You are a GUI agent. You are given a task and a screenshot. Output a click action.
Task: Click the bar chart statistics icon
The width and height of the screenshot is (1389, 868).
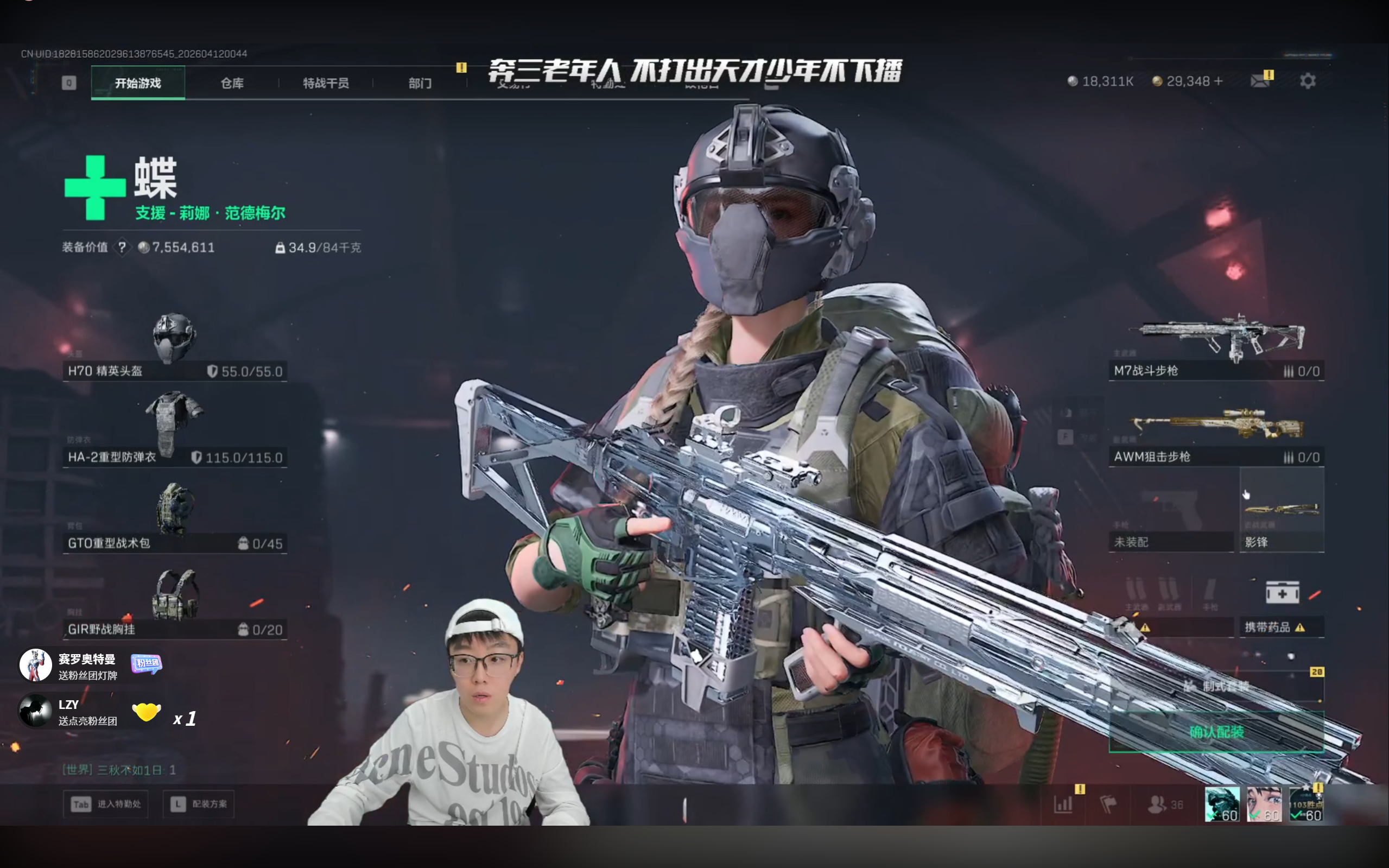[x=1062, y=804]
